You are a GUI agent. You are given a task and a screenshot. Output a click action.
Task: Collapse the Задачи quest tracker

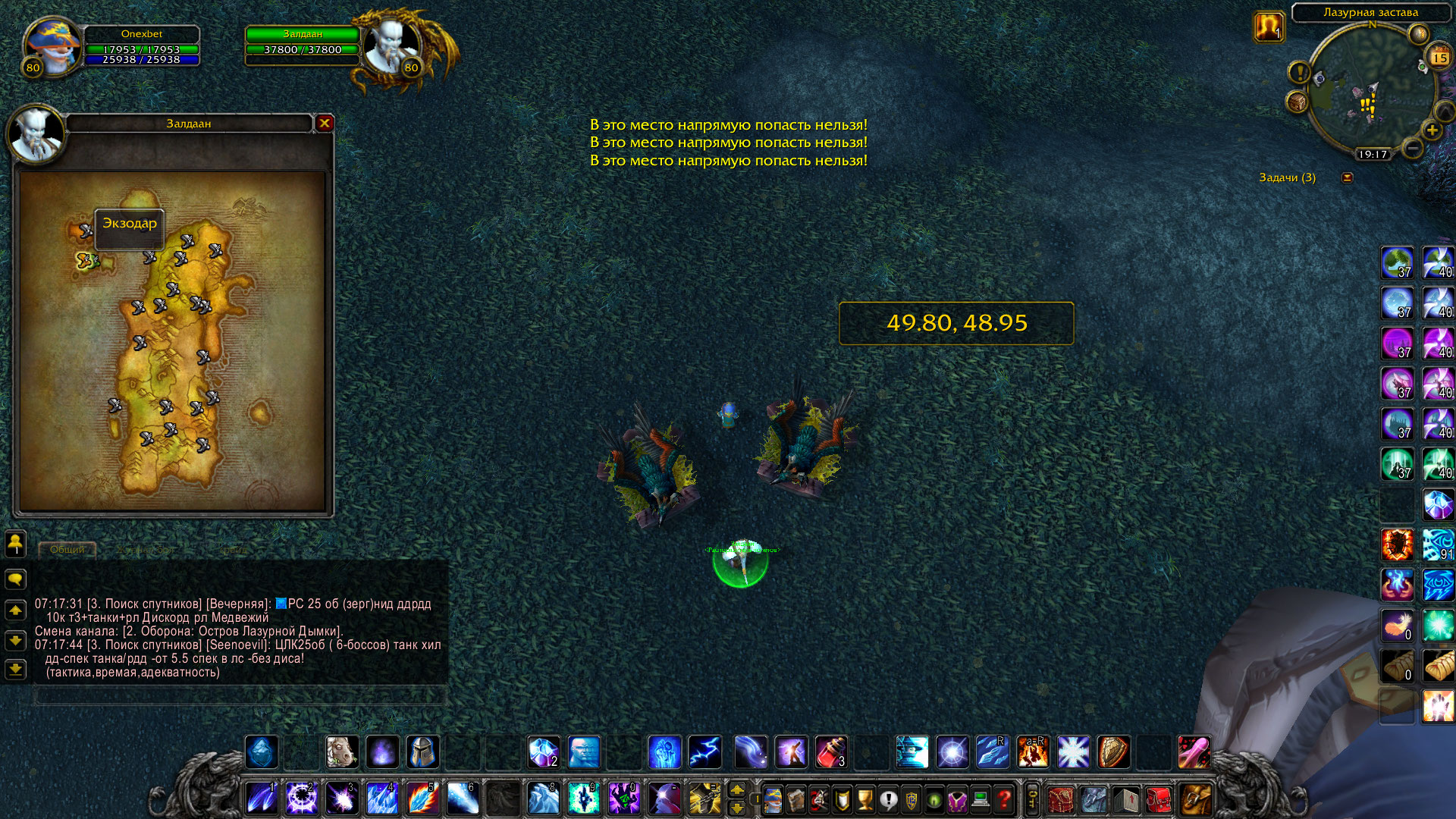coord(1347,177)
